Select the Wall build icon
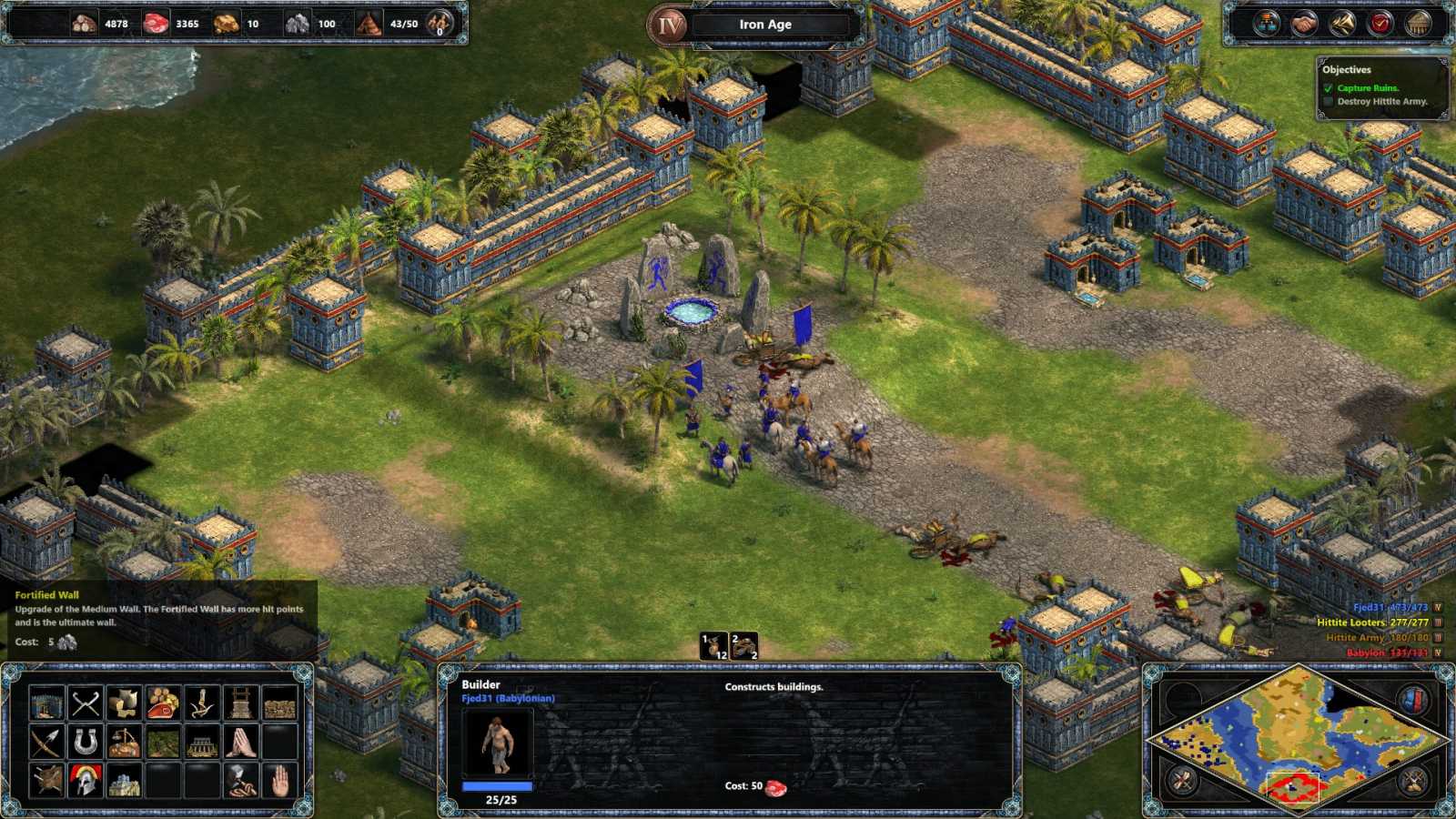Screen dimensions: 1456x819 pos(280,703)
